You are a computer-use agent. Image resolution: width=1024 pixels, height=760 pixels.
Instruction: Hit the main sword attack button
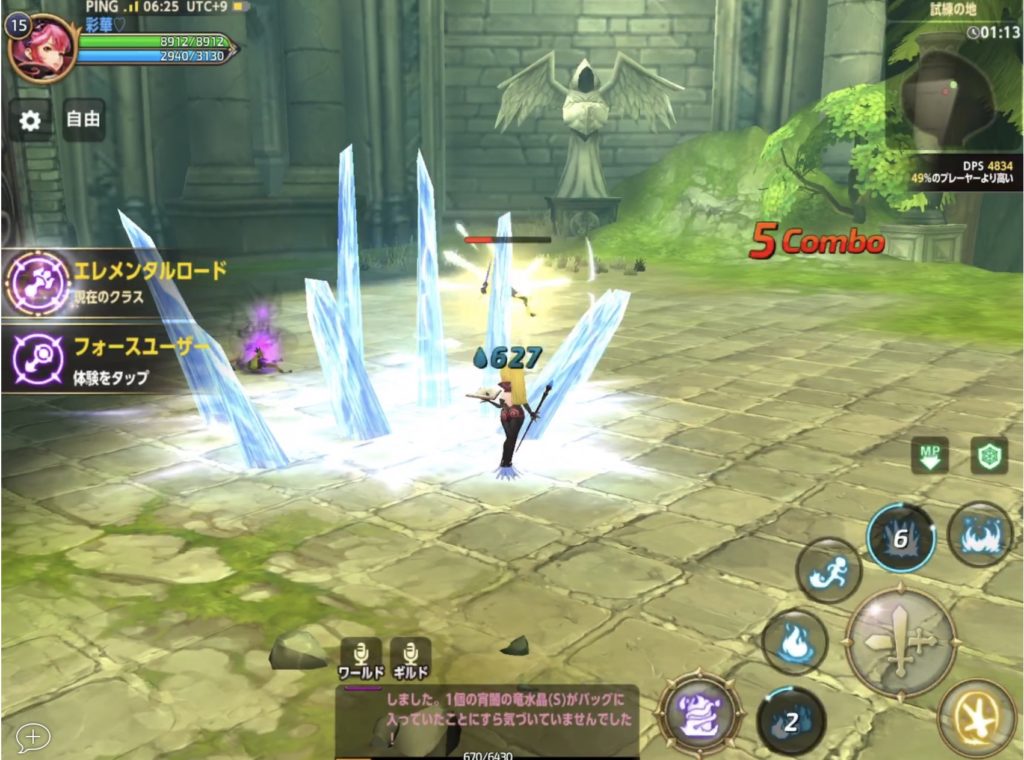click(901, 640)
